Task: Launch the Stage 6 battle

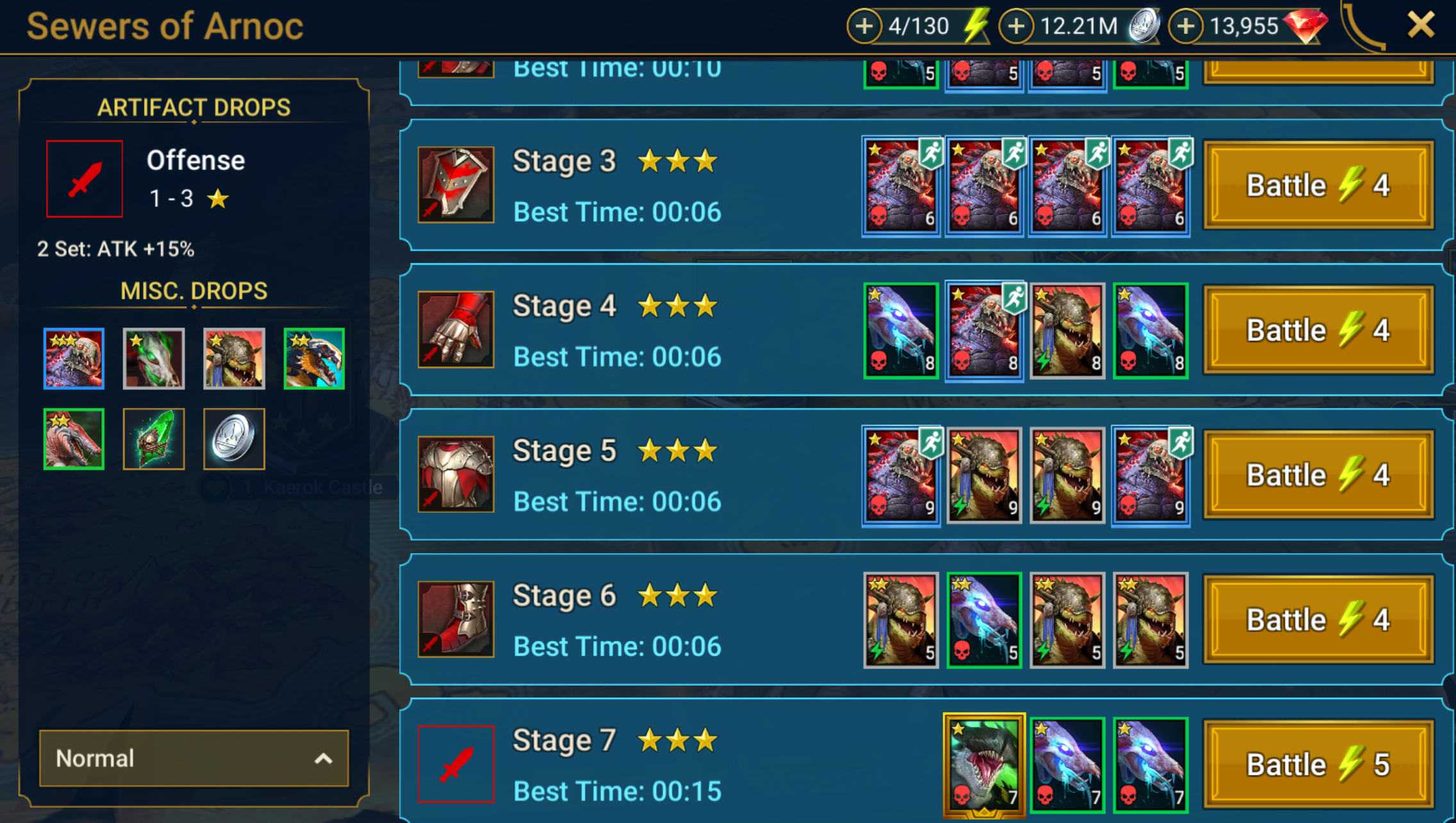Action: tap(1318, 620)
